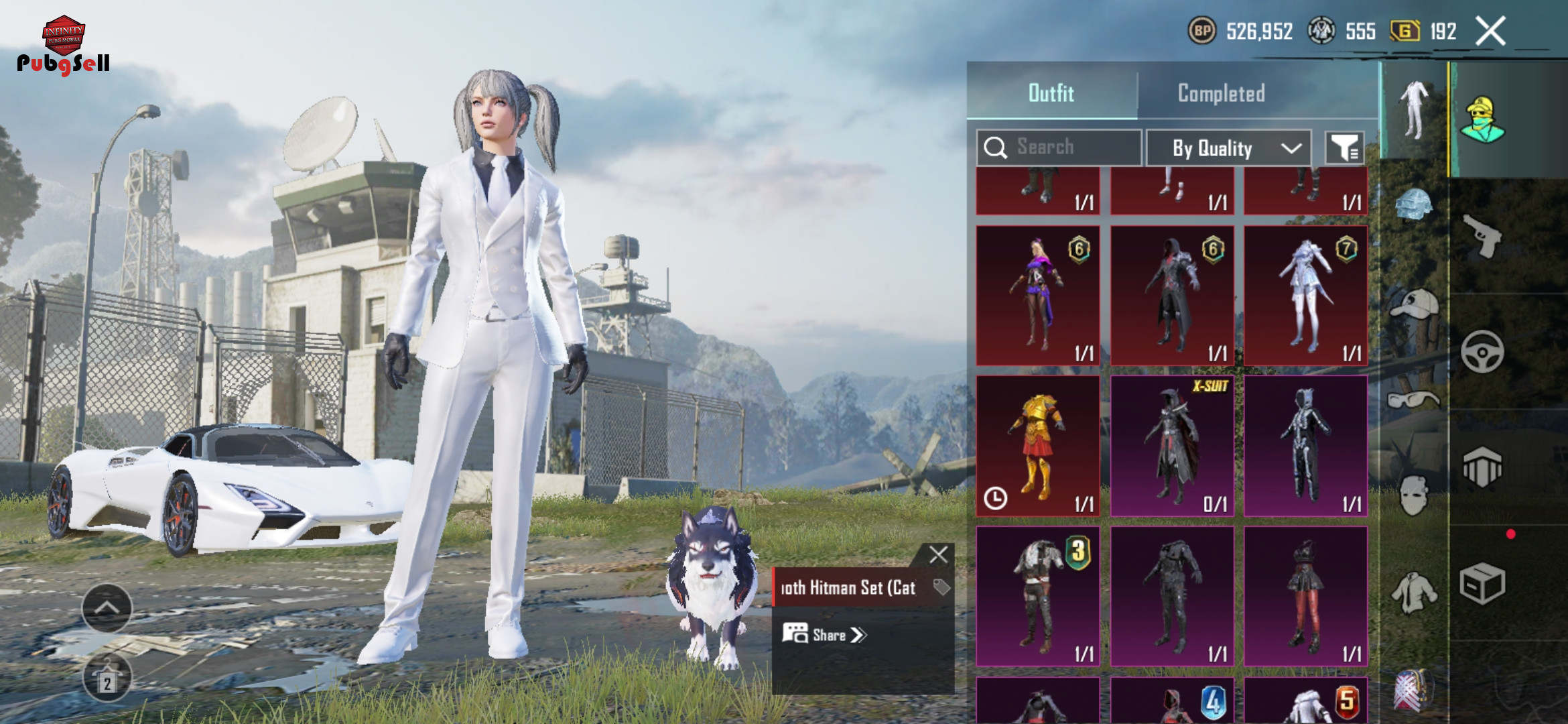Close the Hitman Set info popup

tap(938, 554)
